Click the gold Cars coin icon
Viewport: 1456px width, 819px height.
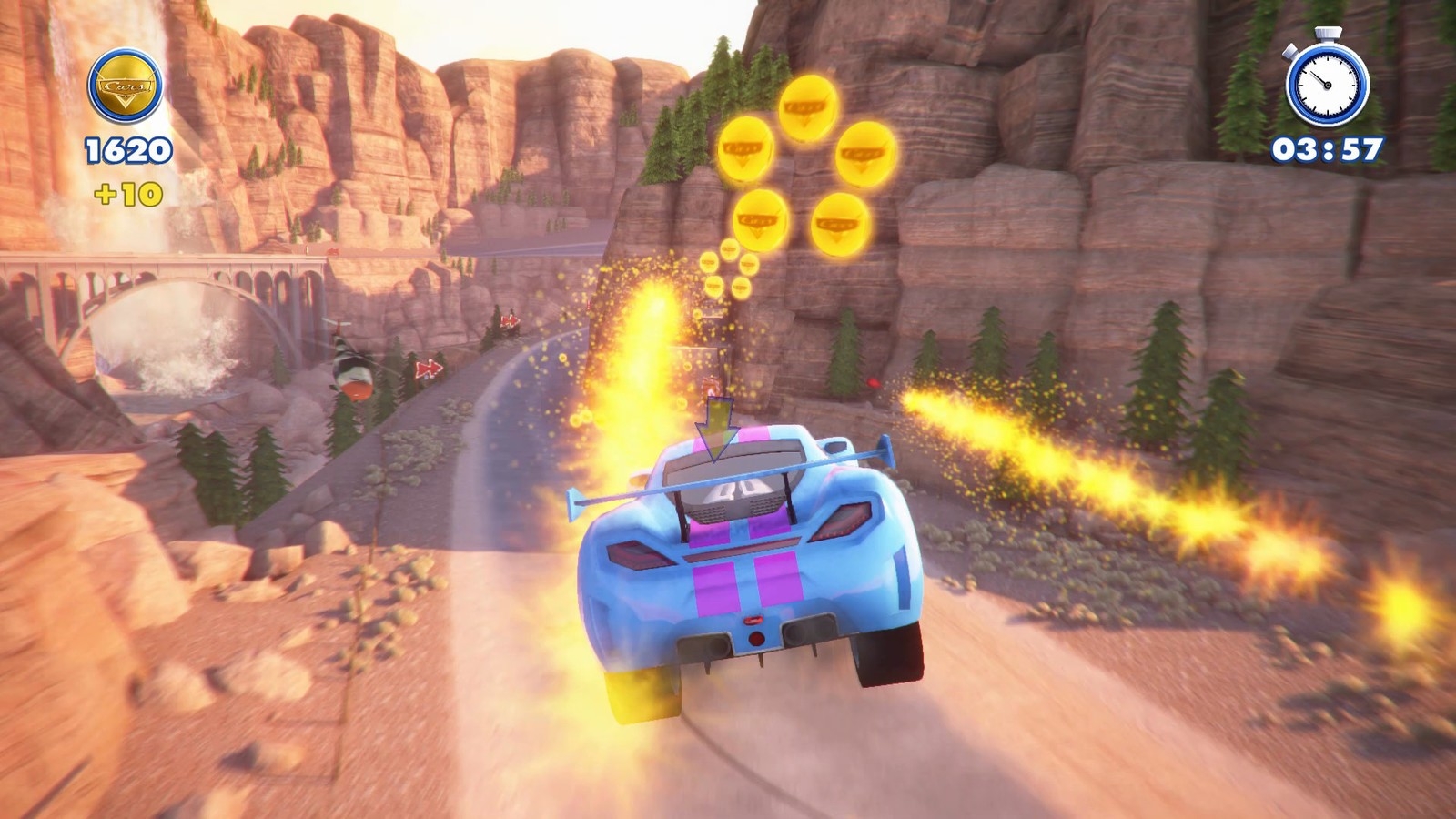tap(126, 87)
